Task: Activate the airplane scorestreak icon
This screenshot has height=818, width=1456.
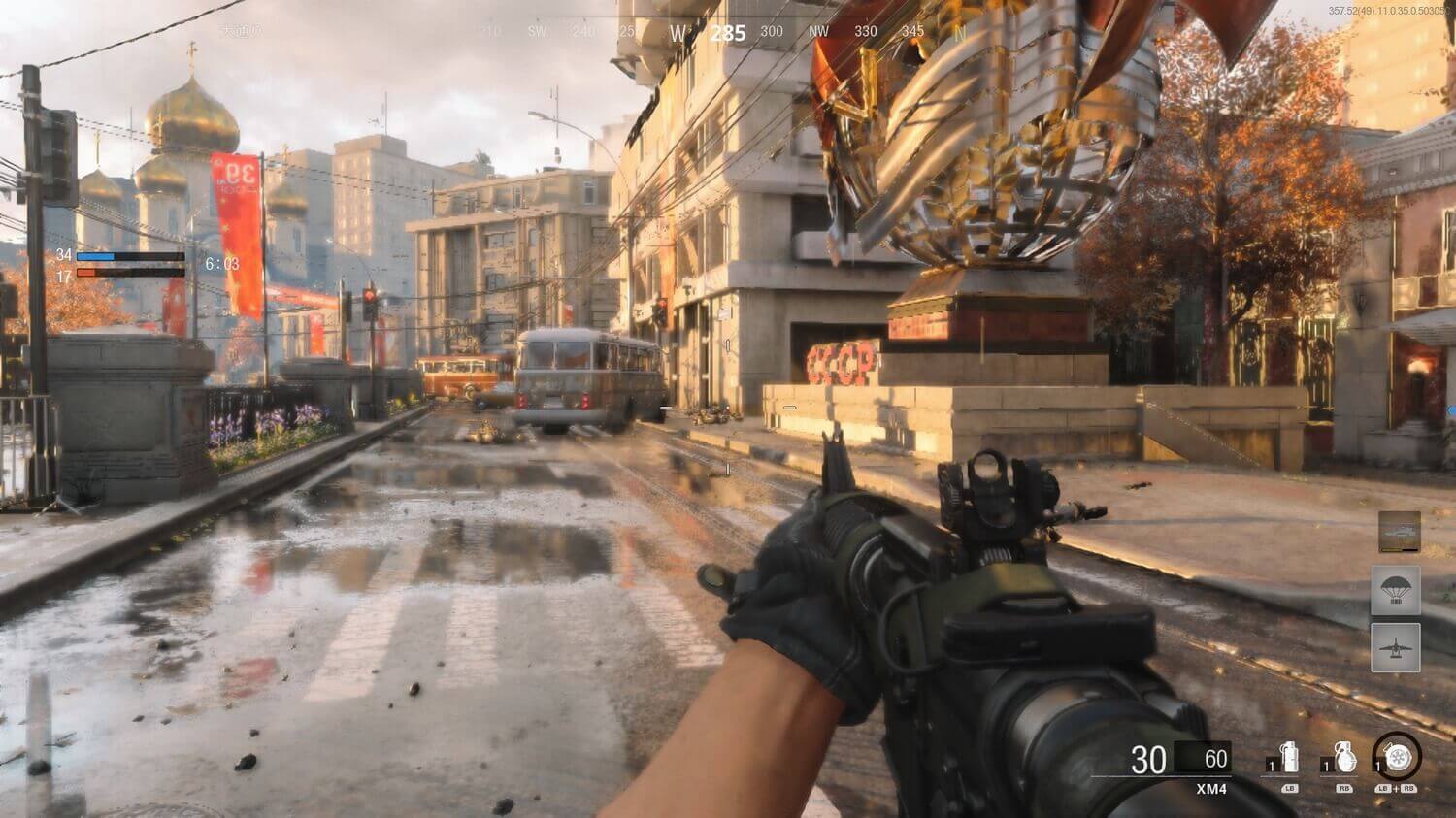Action: (x=1396, y=647)
